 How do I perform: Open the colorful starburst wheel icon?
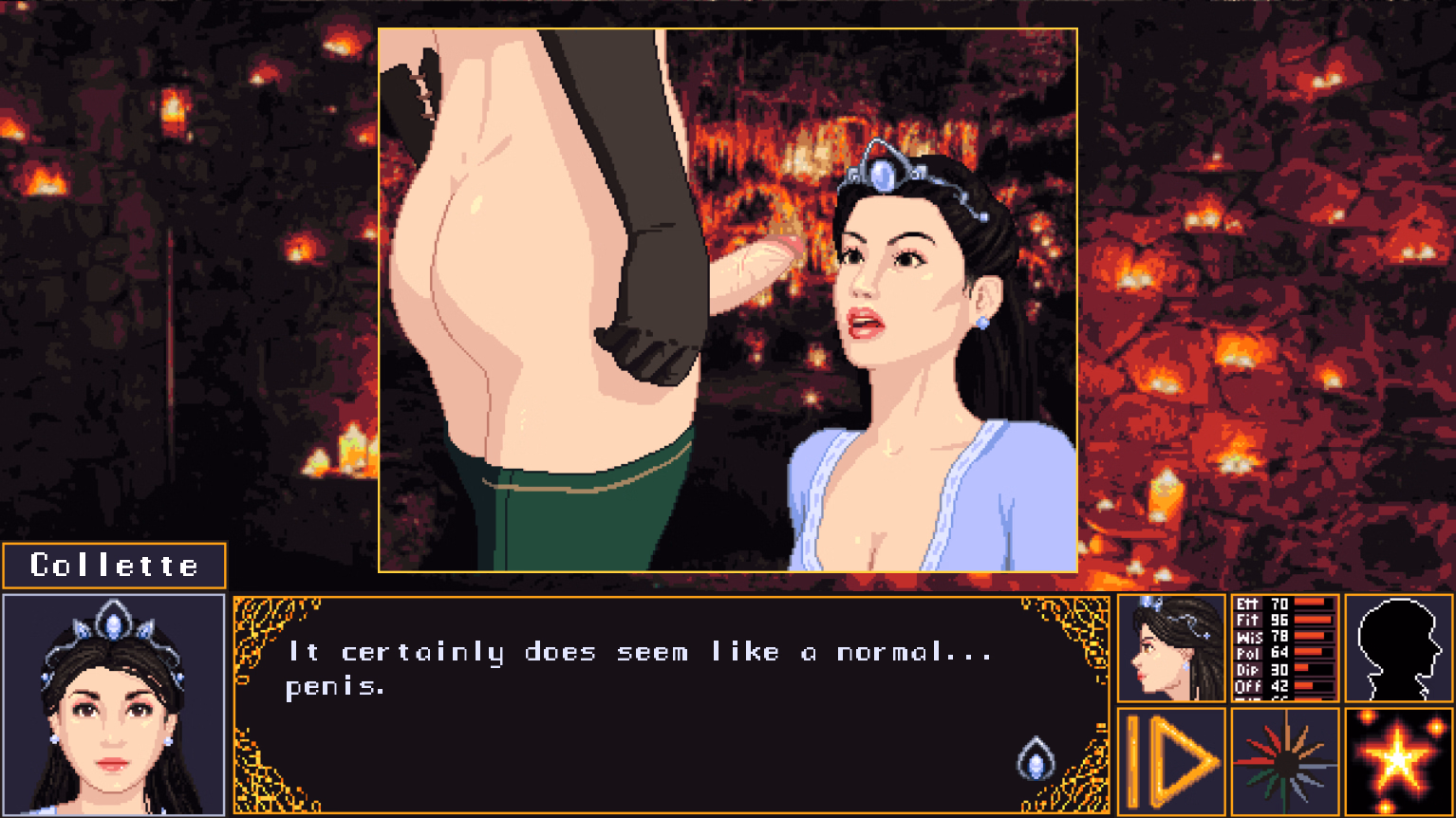[x=1284, y=761]
